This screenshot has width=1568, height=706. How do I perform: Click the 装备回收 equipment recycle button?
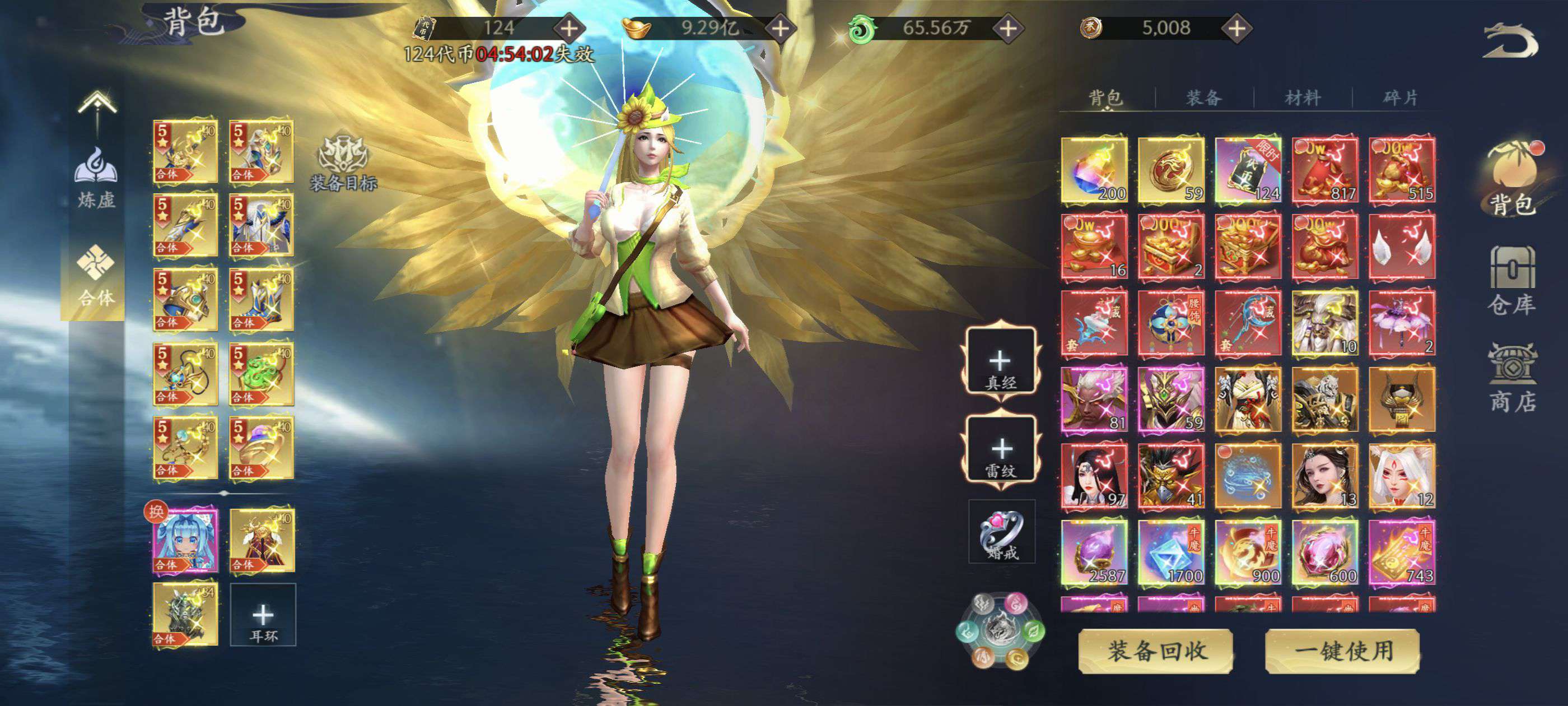coord(1155,651)
